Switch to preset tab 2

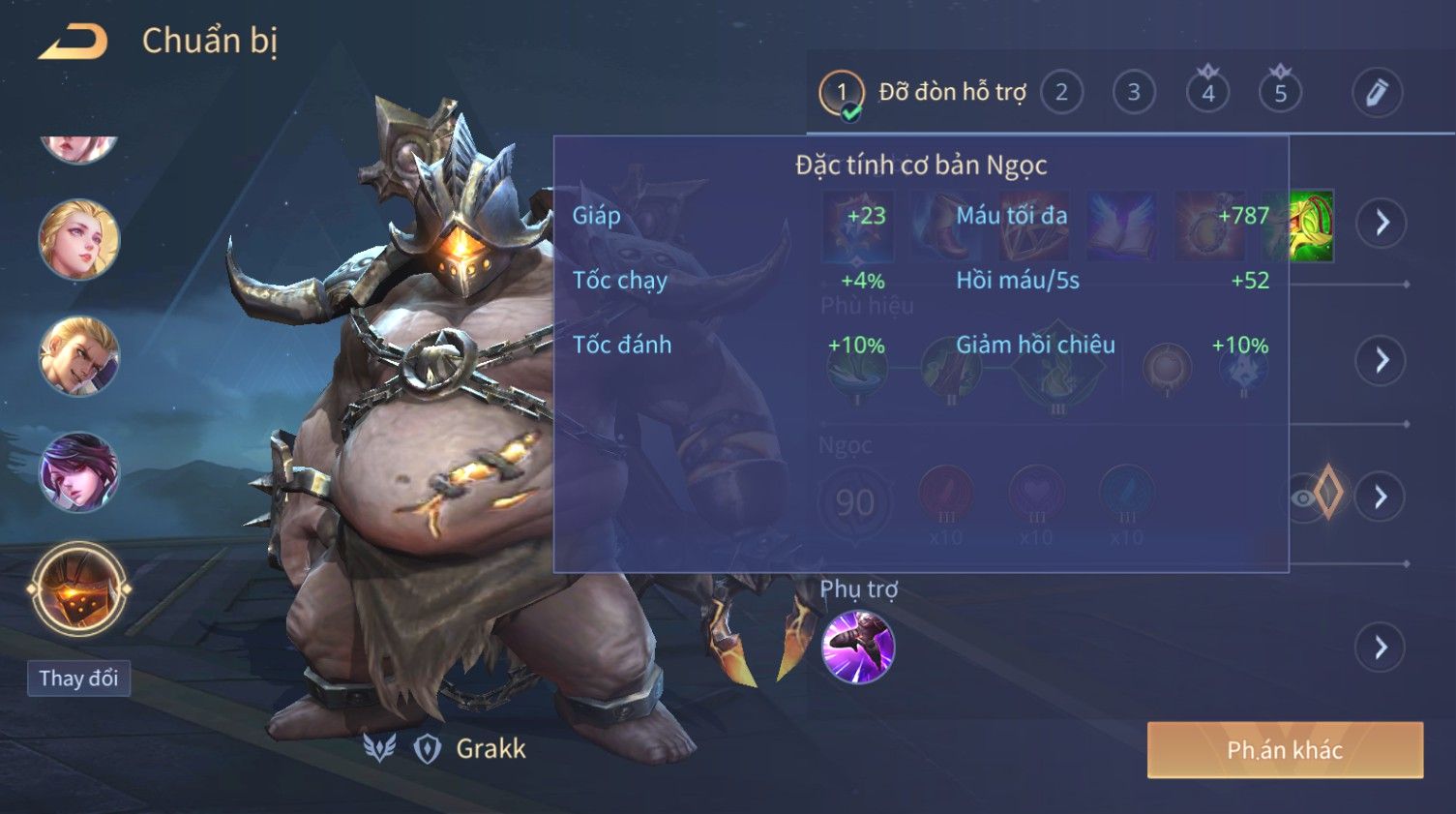(x=1061, y=93)
